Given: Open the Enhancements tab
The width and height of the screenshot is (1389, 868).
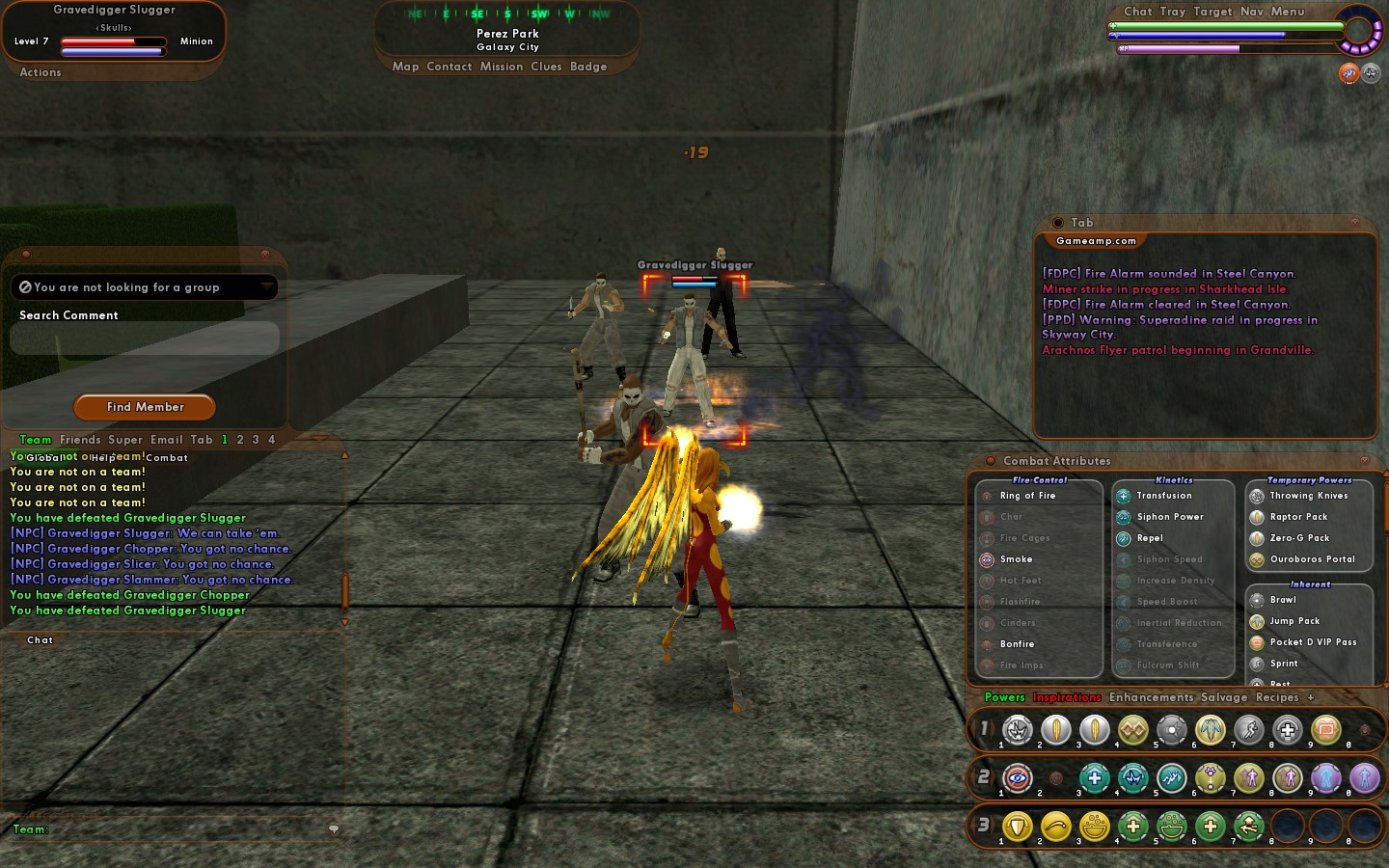Looking at the screenshot, I should pyautogui.click(x=1151, y=697).
